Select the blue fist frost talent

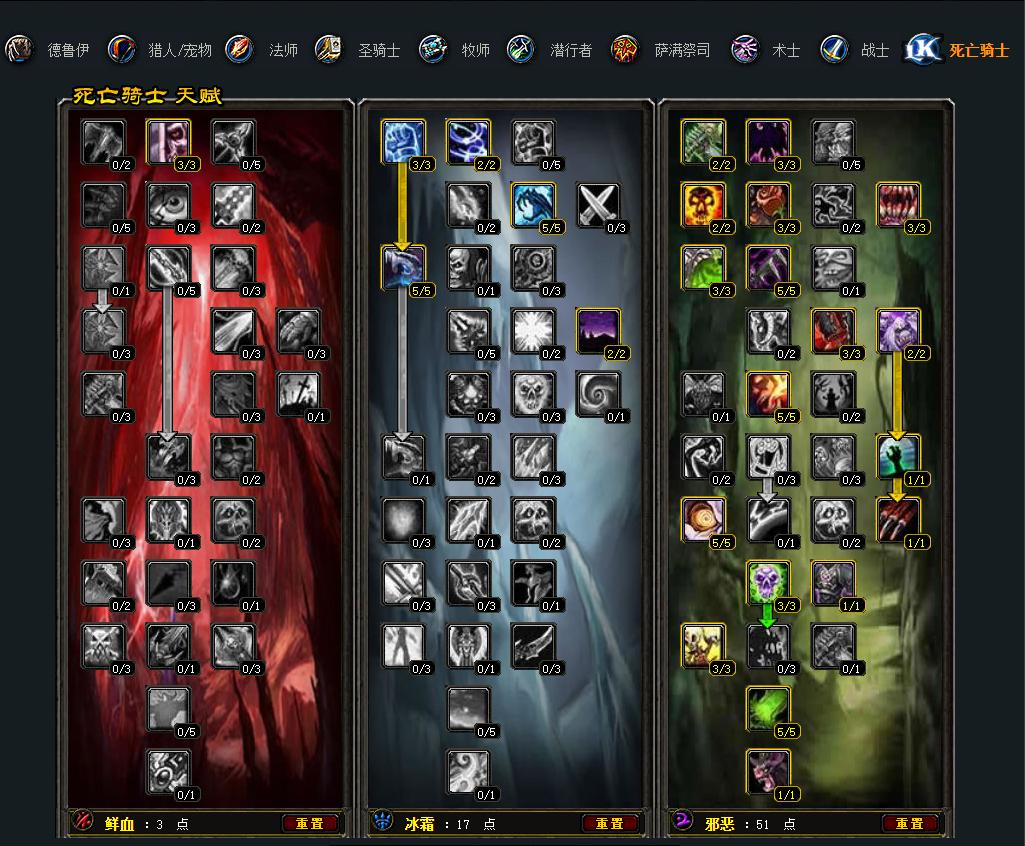pos(403,141)
